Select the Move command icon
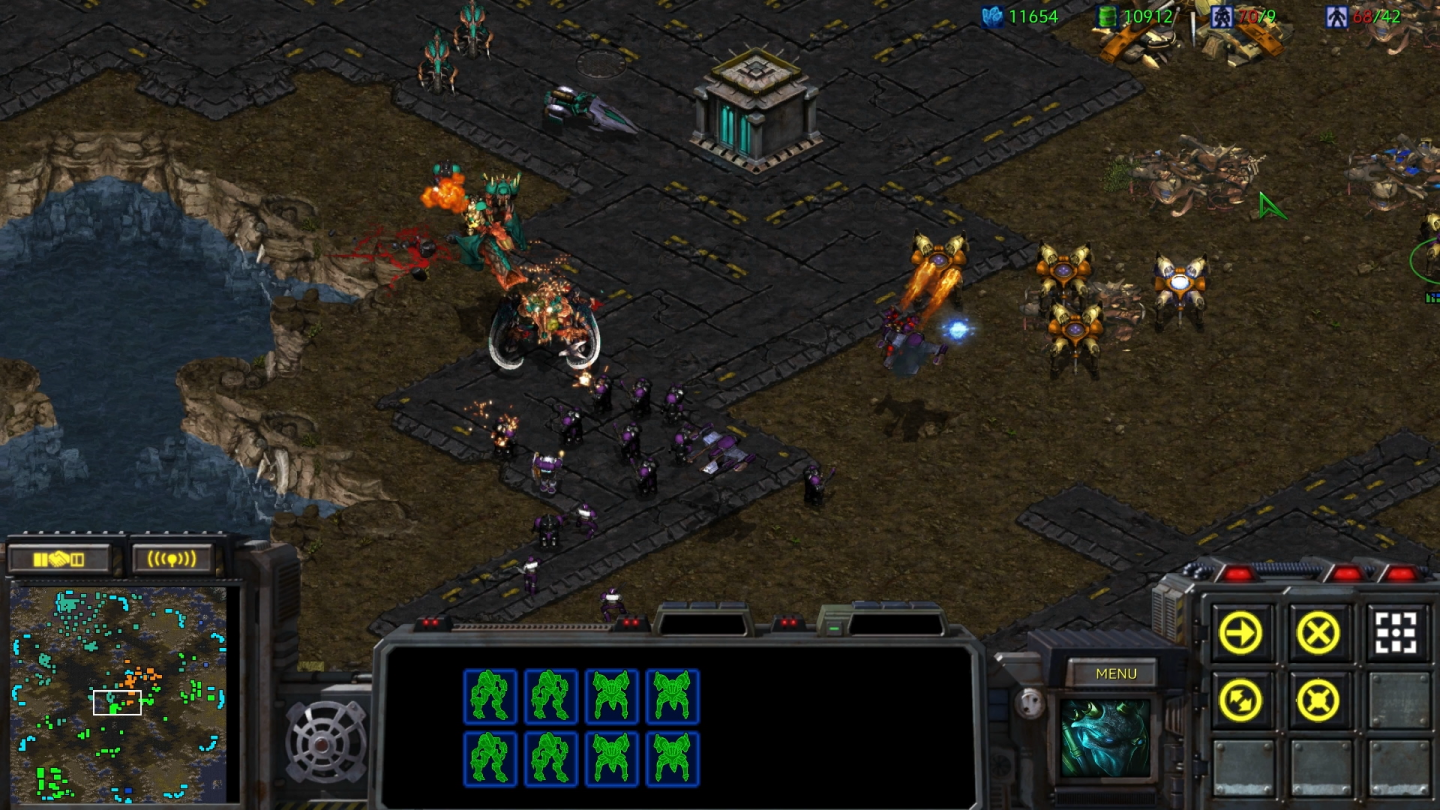This screenshot has height=810, width=1440. 1240,634
